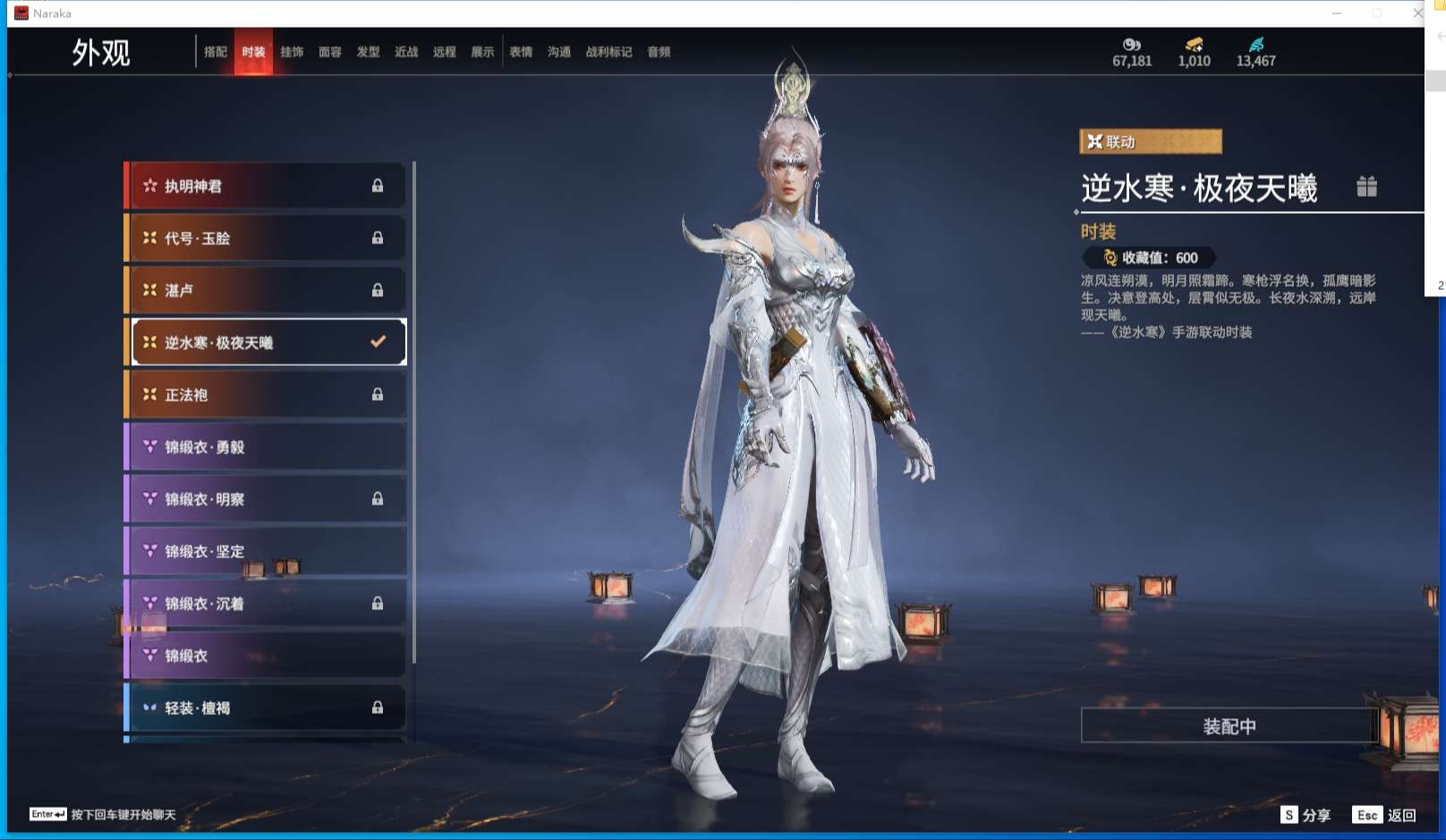This screenshot has height=840, width=1446.
Task: Open the 近战 melee tab
Action: pos(406,52)
